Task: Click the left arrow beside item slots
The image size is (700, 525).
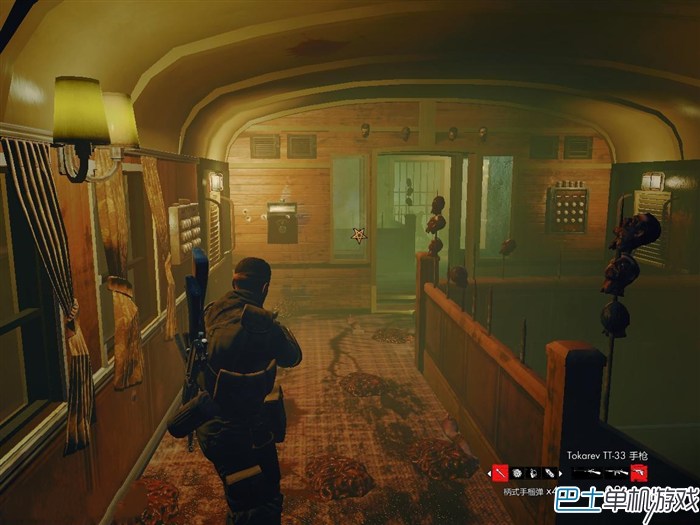Action: 488,472
